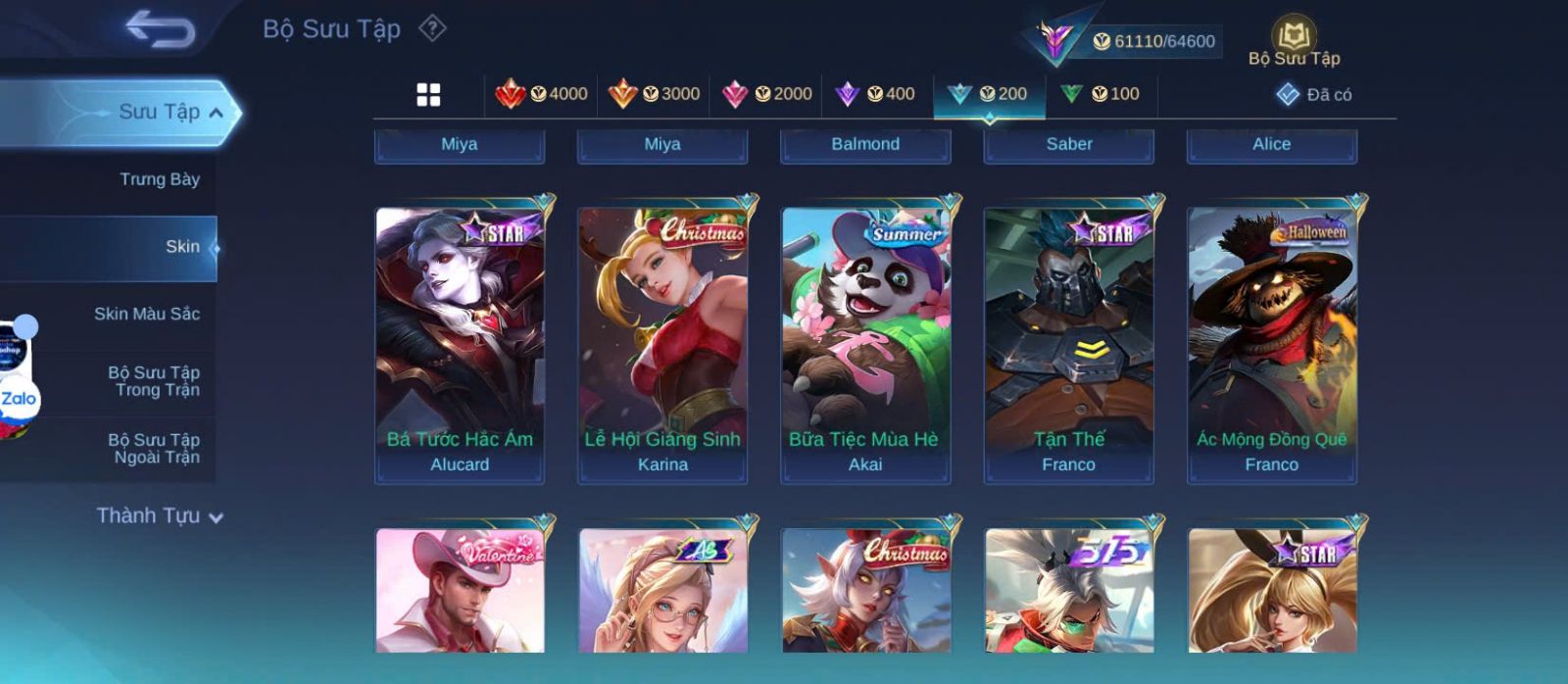
Task: Open the Trưng Bày section
Action: coord(159,179)
